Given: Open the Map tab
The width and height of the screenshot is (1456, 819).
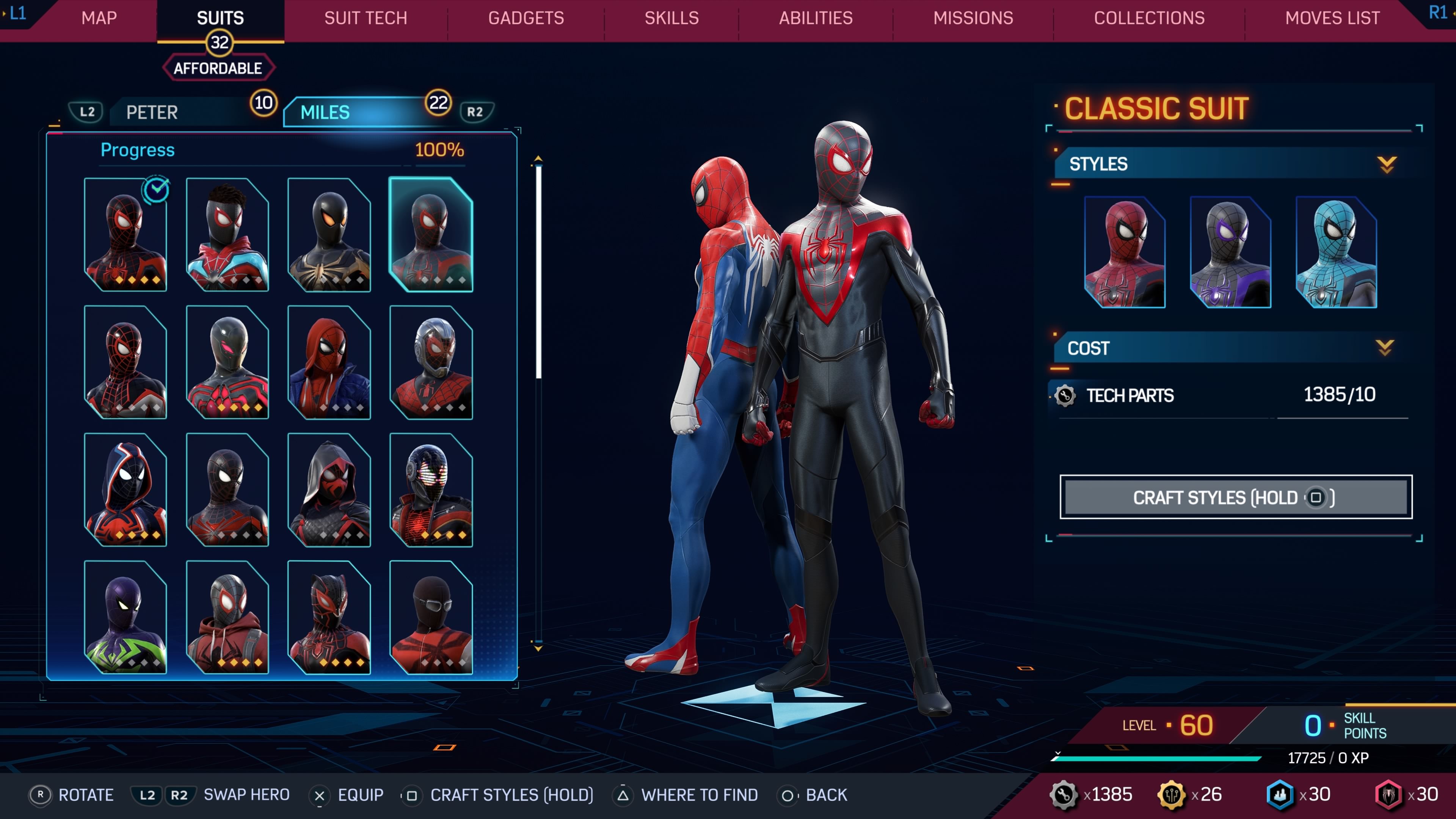Looking at the screenshot, I should pyautogui.click(x=99, y=18).
